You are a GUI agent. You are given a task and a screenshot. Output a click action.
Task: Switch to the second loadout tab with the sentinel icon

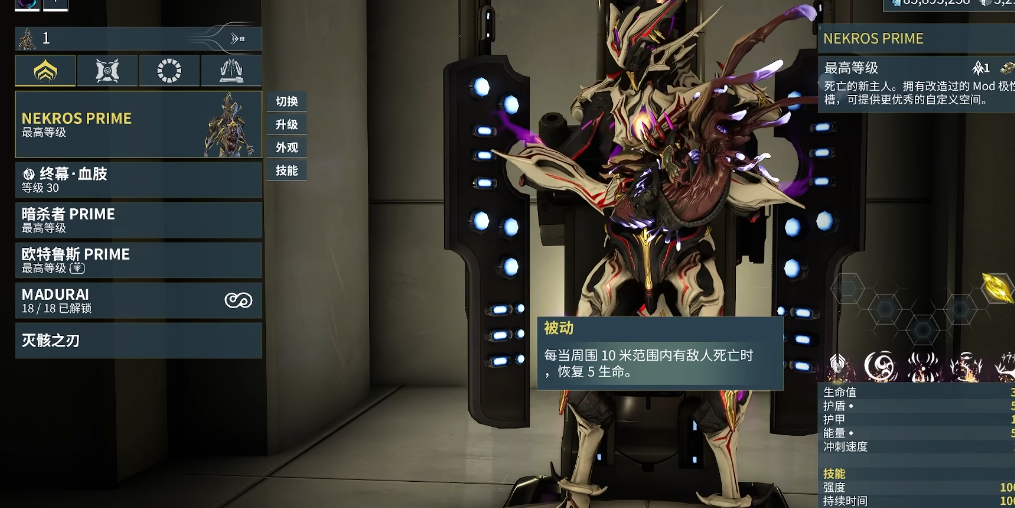[x=107, y=70]
